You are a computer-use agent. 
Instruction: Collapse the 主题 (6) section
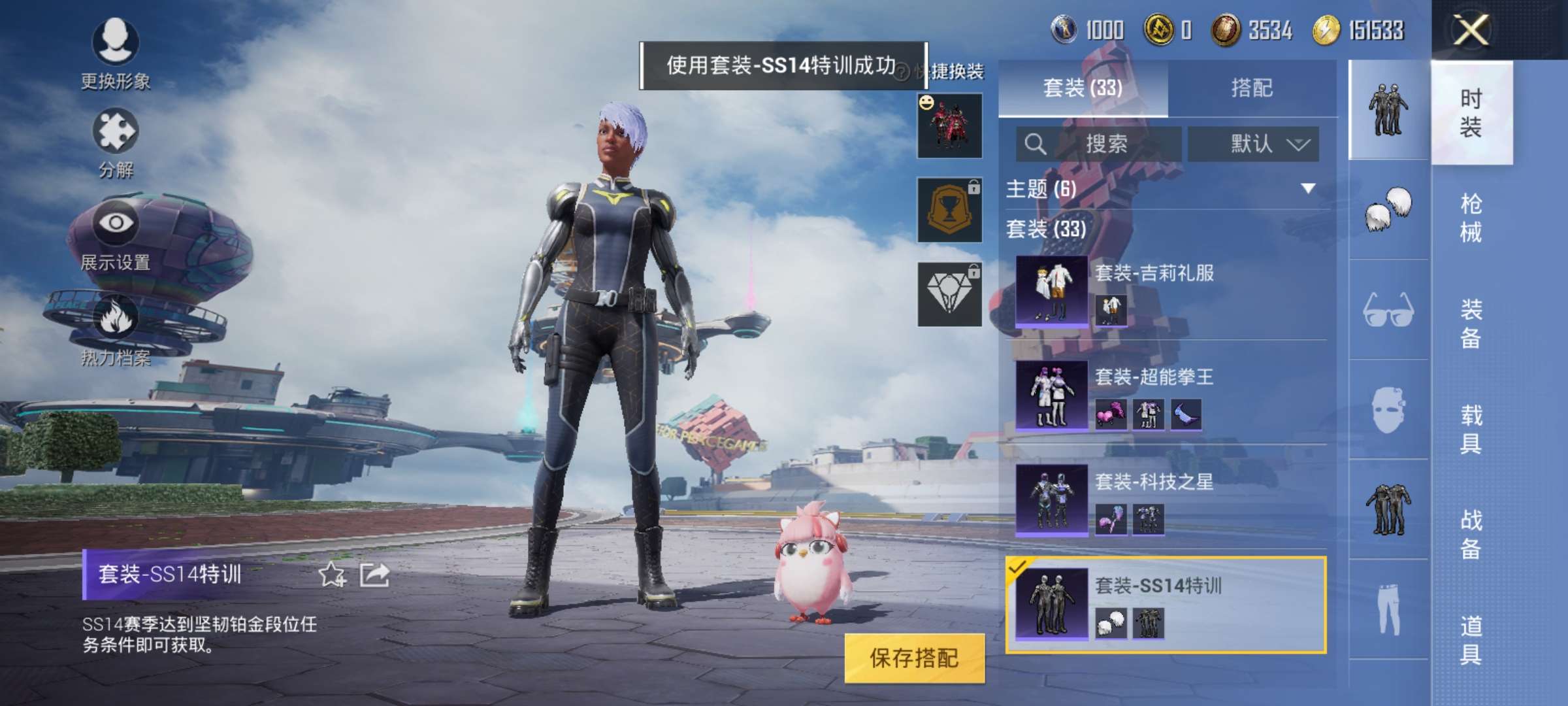1308,189
